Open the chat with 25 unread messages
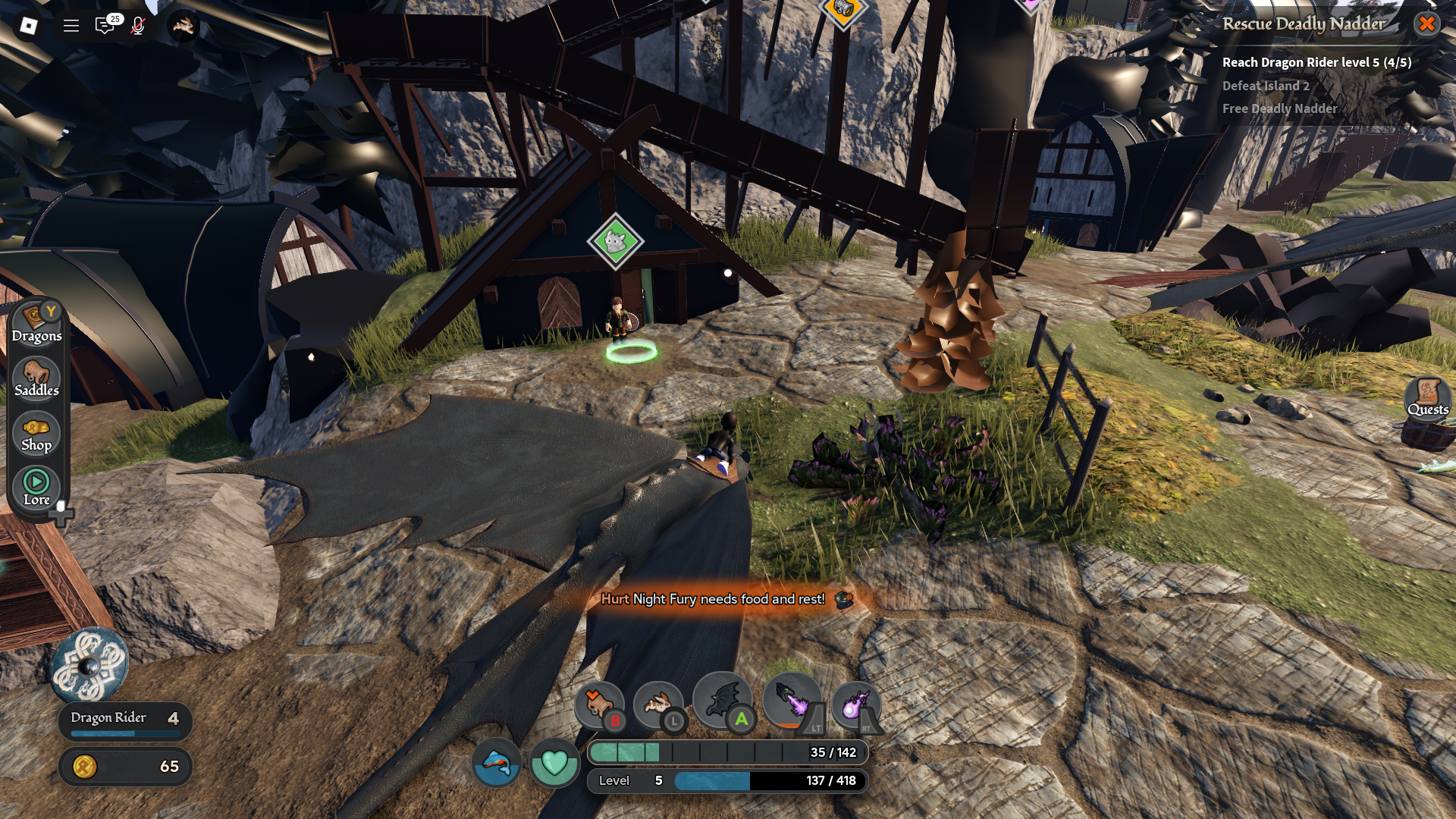 [x=105, y=26]
